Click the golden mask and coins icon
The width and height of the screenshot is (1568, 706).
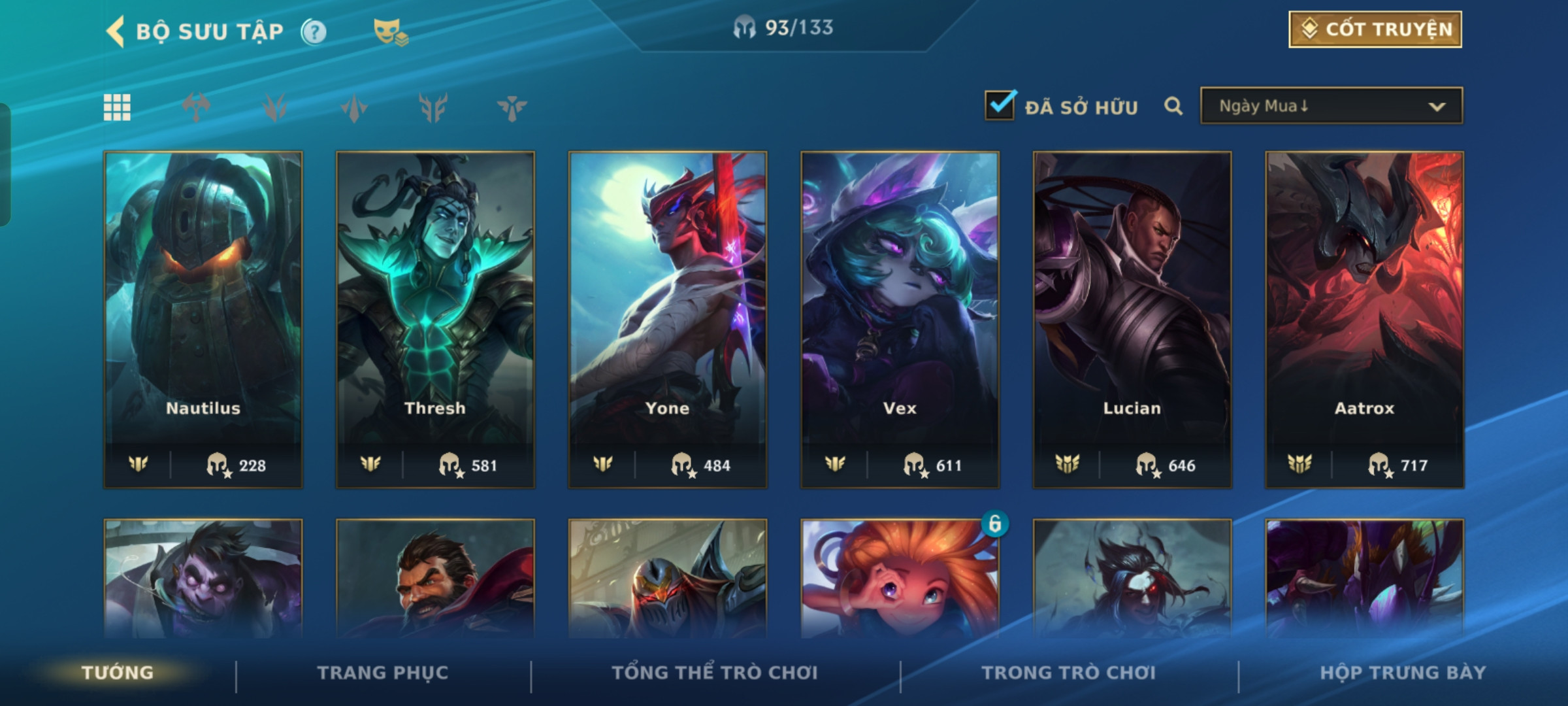tap(390, 31)
